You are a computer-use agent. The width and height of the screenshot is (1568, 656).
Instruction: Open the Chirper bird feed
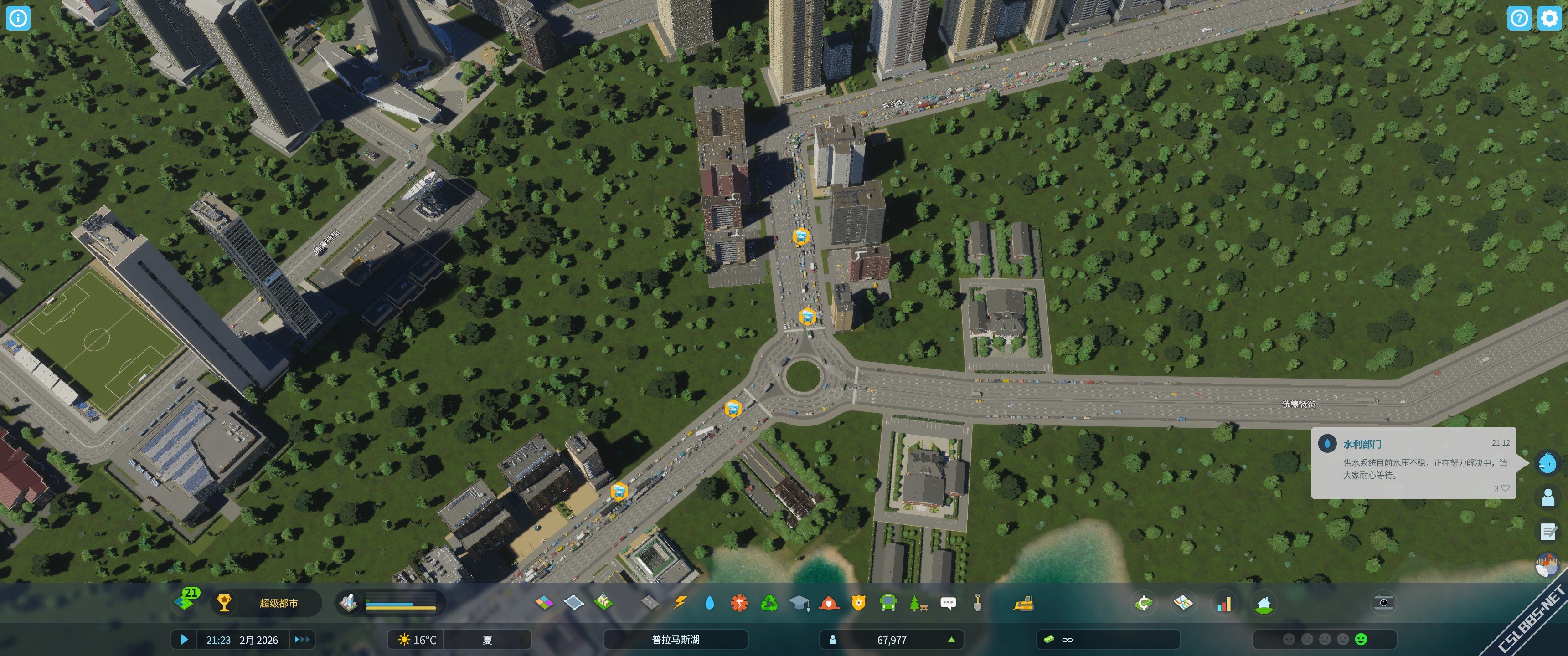(x=1547, y=463)
